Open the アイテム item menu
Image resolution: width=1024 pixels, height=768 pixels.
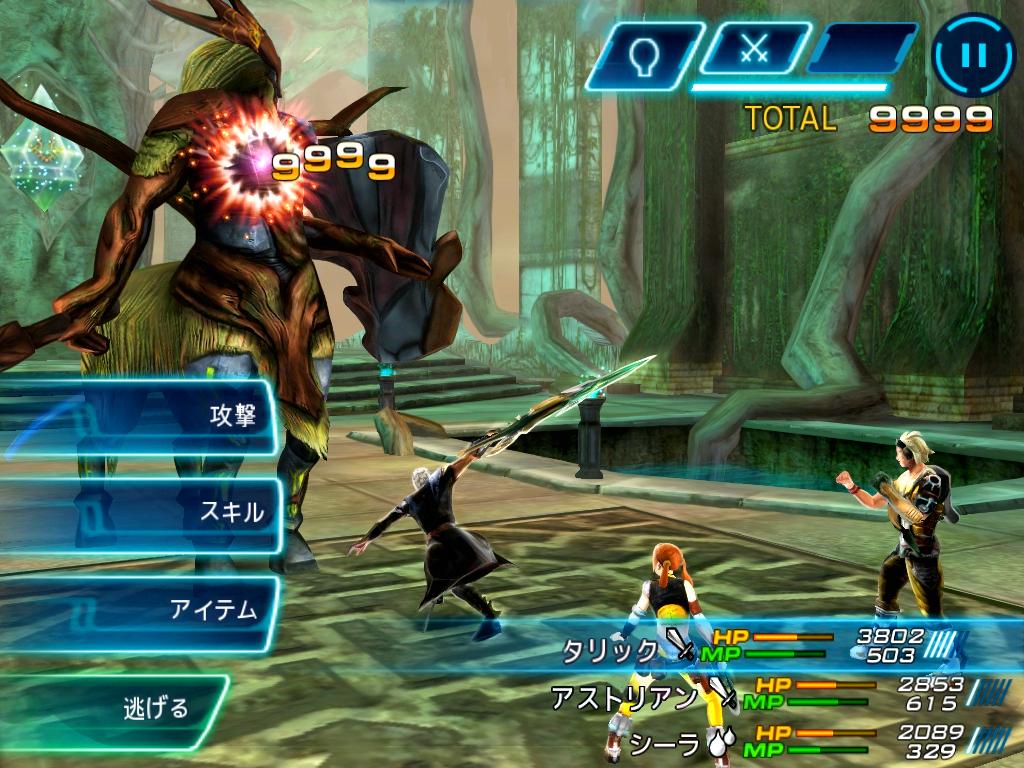(140, 610)
